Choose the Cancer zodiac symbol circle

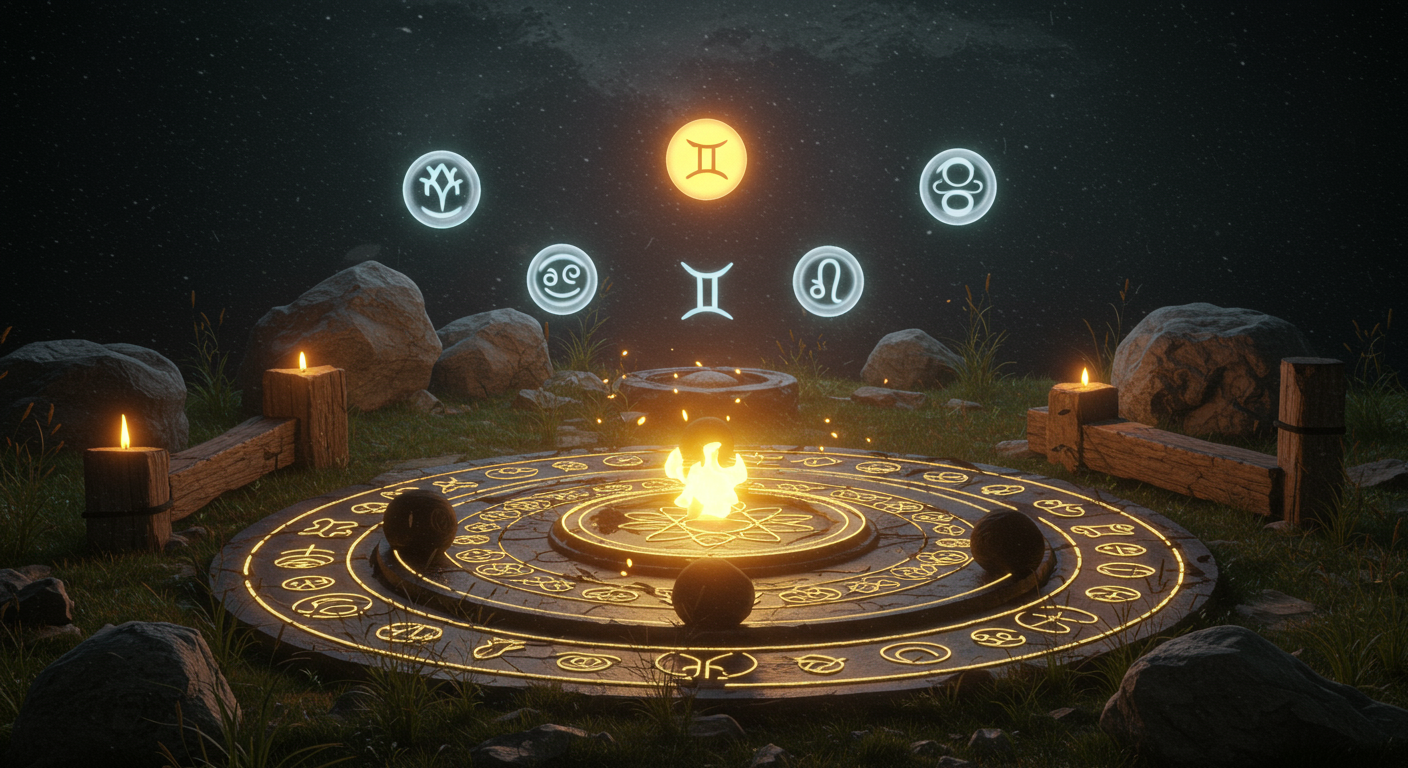point(562,279)
